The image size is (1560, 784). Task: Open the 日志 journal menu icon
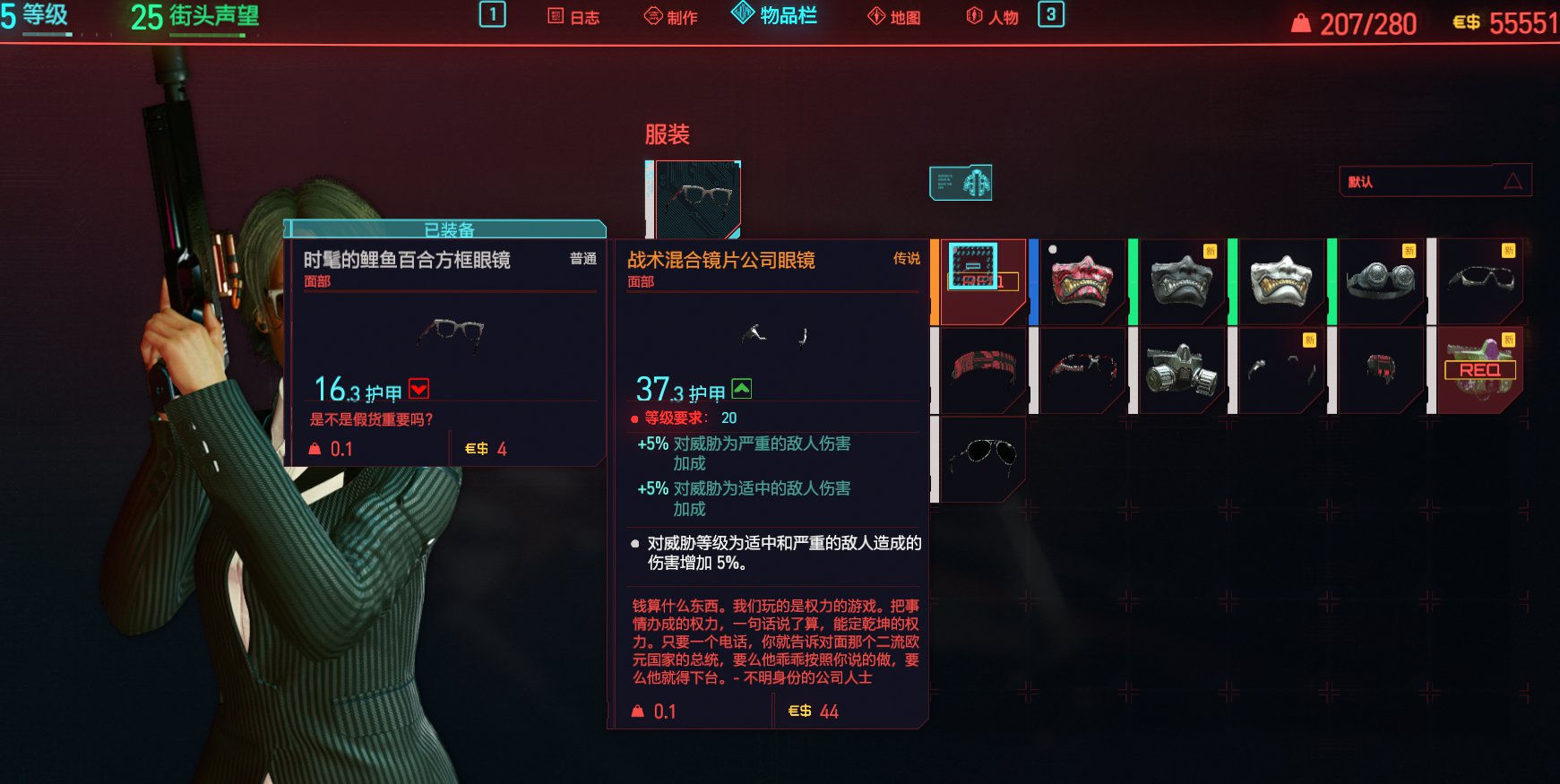click(x=573, y=15)
